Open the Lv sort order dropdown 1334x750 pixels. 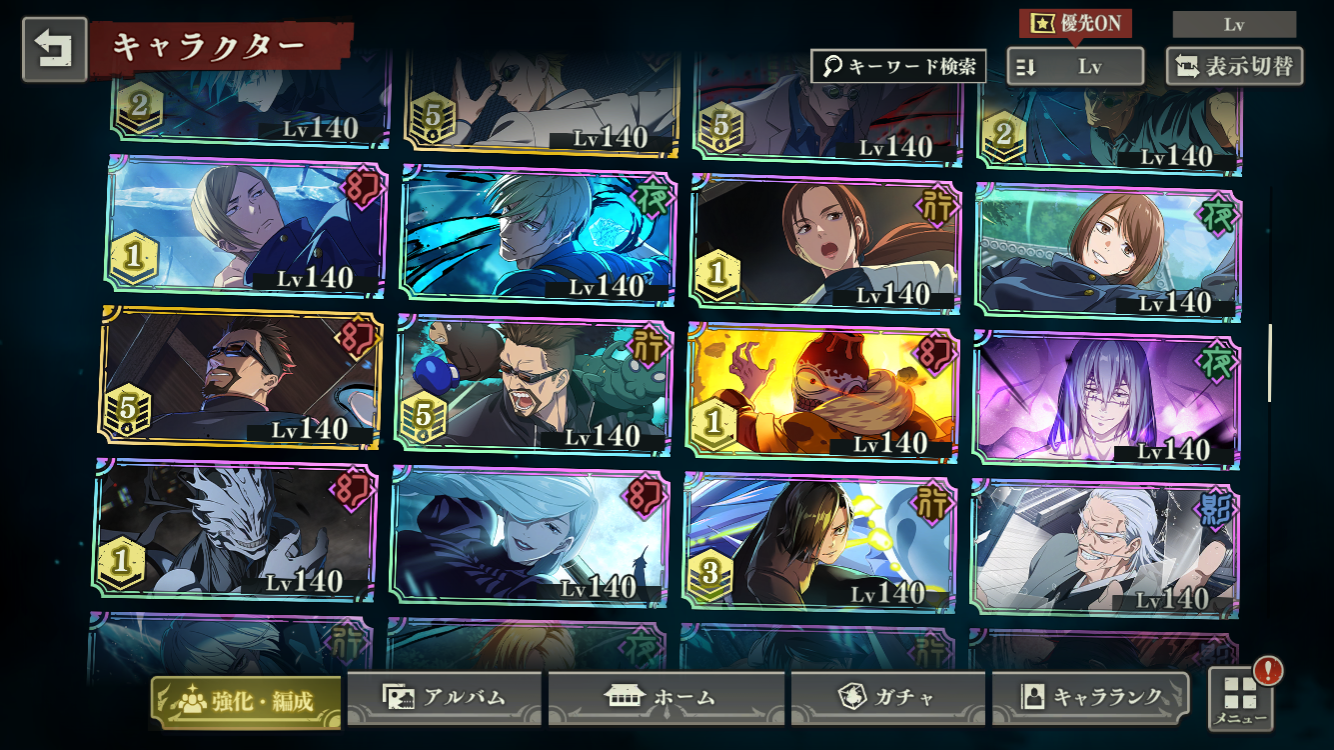click(x=1075, y=67)
